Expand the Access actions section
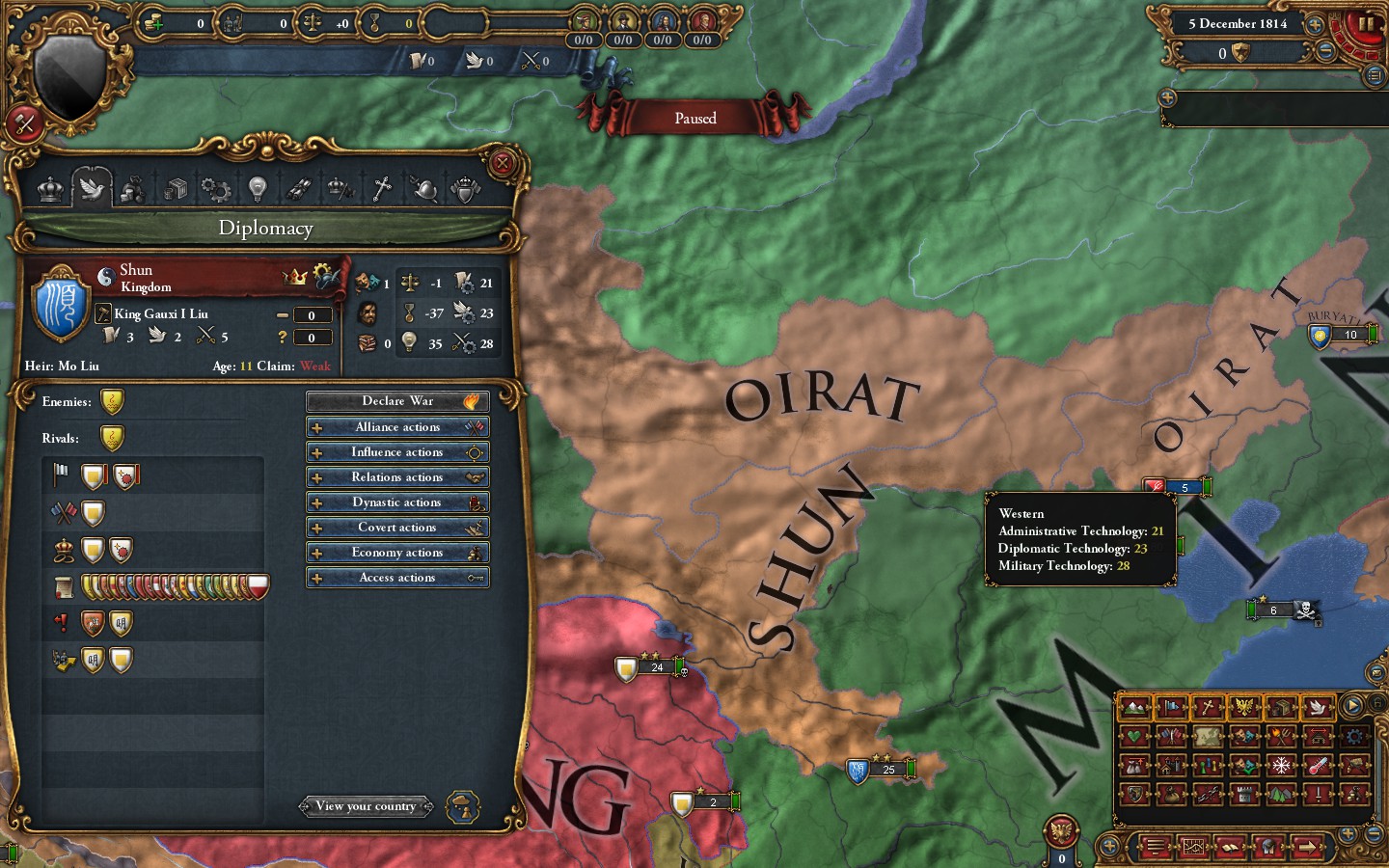The width and height of the screenshot is (1389, 868). (x=397, y=577)
